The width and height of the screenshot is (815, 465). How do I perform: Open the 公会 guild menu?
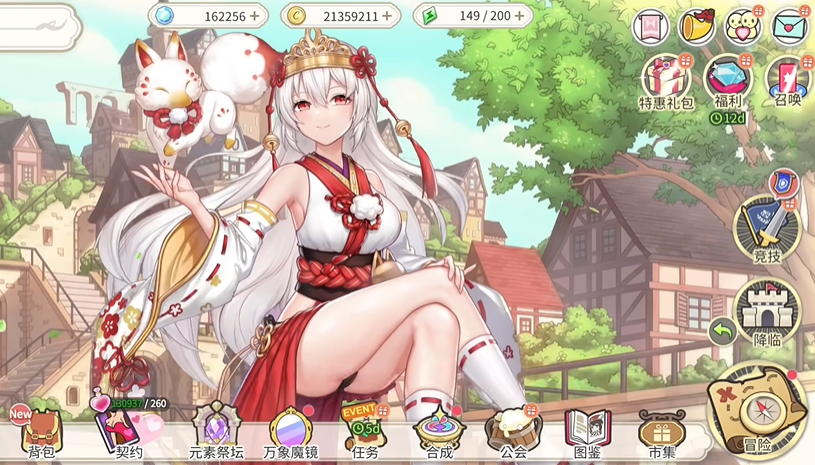coord(513,432)
